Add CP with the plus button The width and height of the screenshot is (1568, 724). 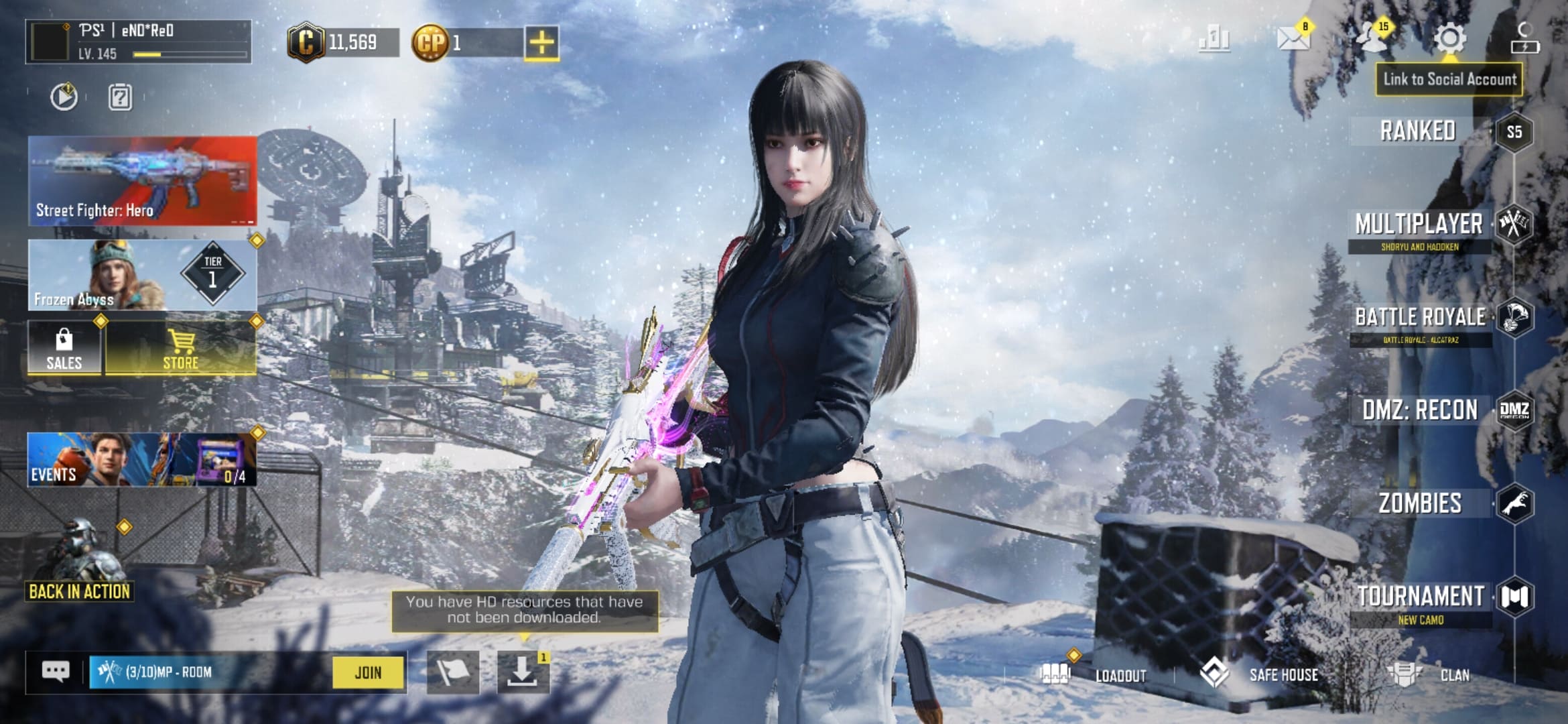(541, 44)
